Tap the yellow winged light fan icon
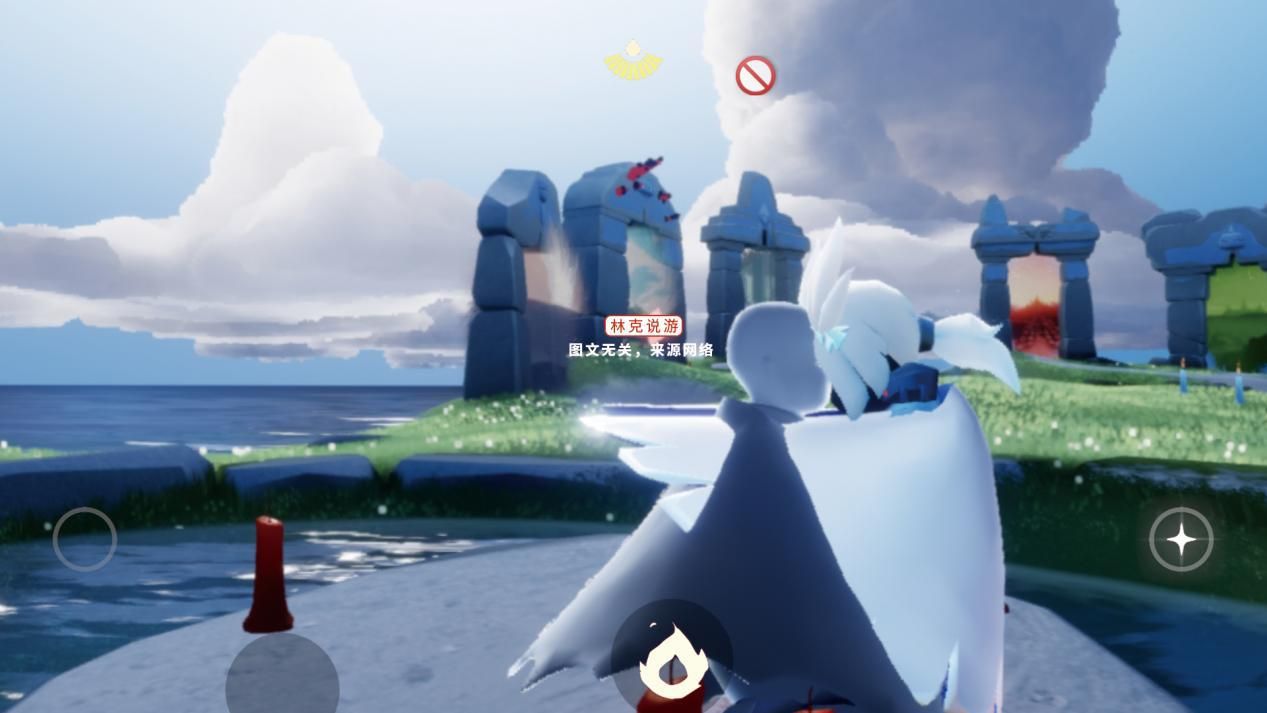 pyautogui.click(x=633, y=61)
